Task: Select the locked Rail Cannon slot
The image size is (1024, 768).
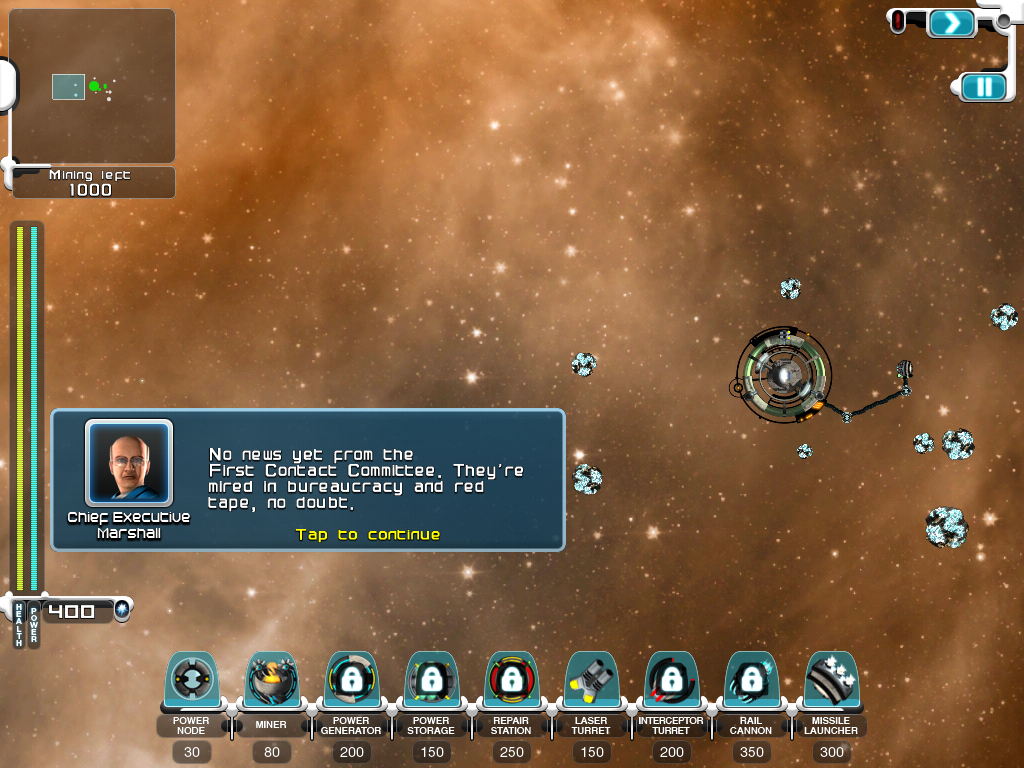Action: click(751, 681)
